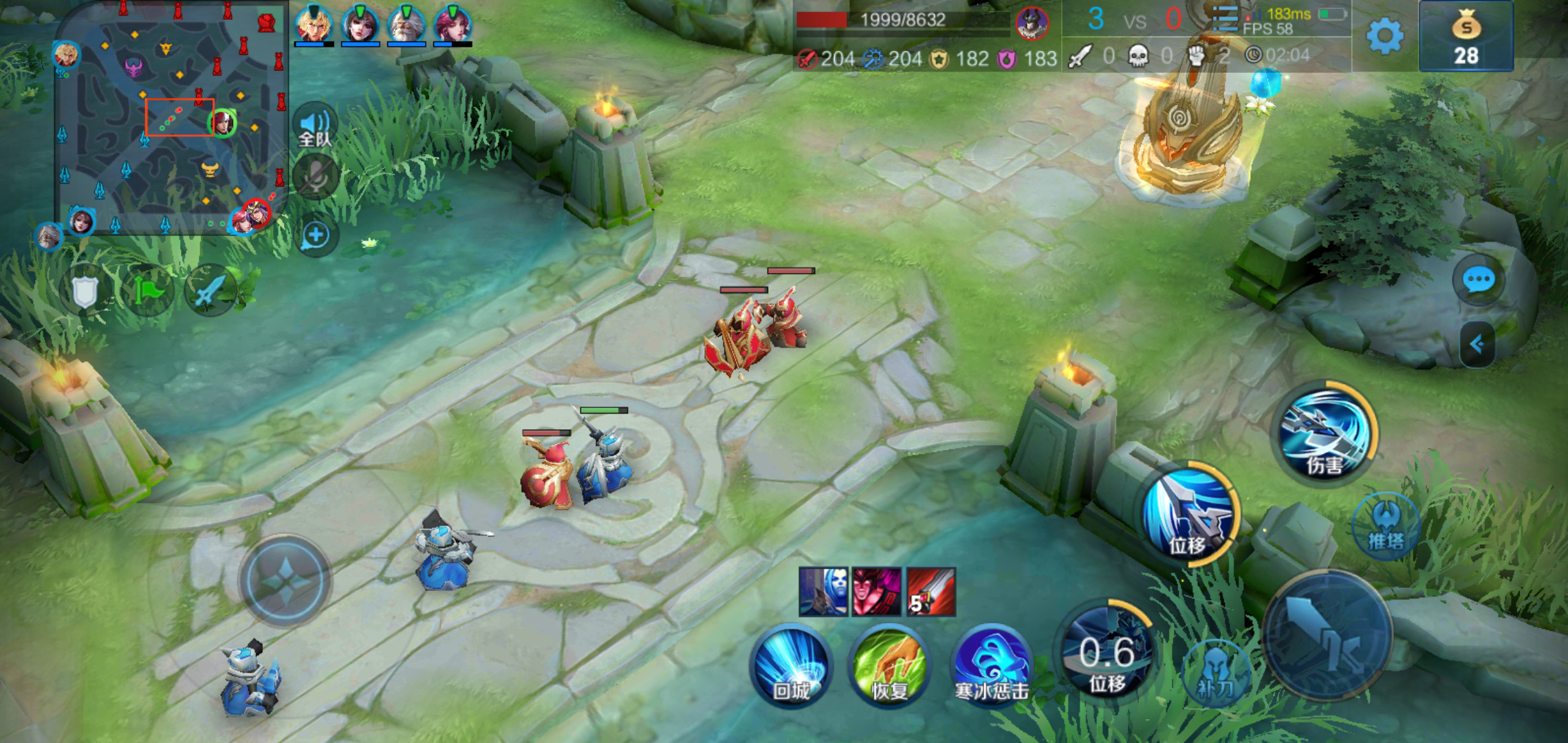Send the shield defend signal

tap(85, 292)
